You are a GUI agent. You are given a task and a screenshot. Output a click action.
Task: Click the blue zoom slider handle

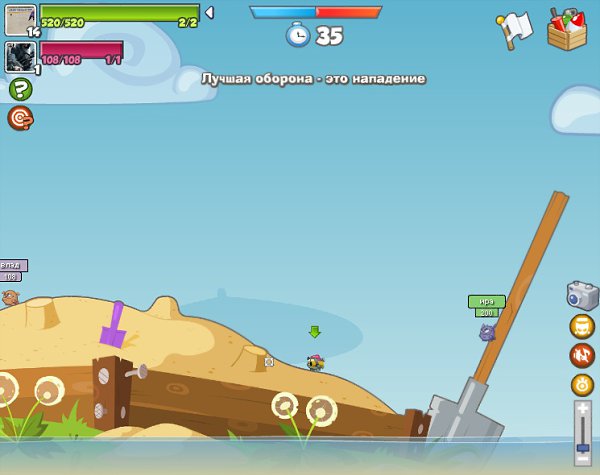[583, 448]
